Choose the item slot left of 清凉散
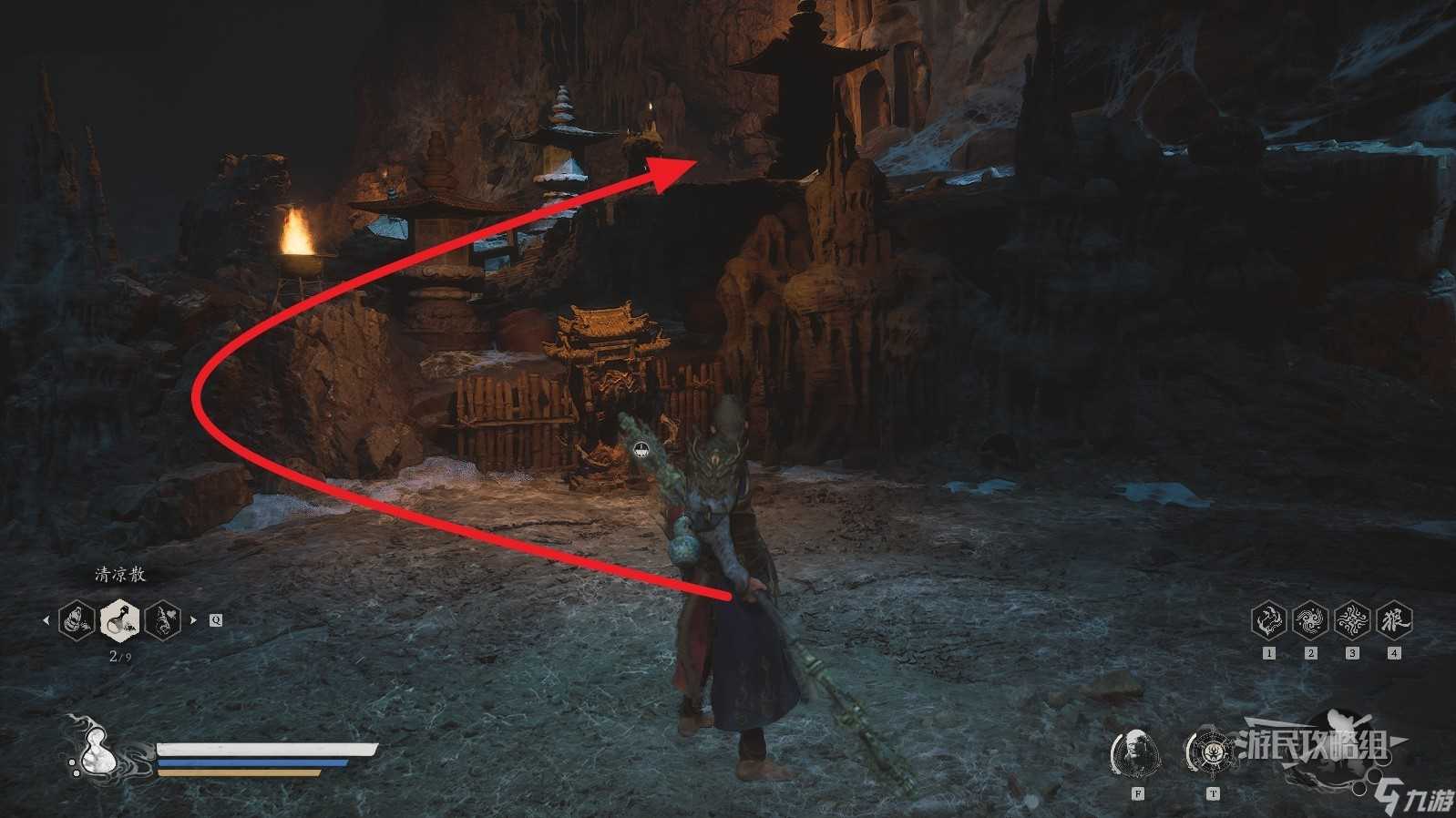Image resolution: width=1456 pixels, height=818 pixels. (77, 620)
